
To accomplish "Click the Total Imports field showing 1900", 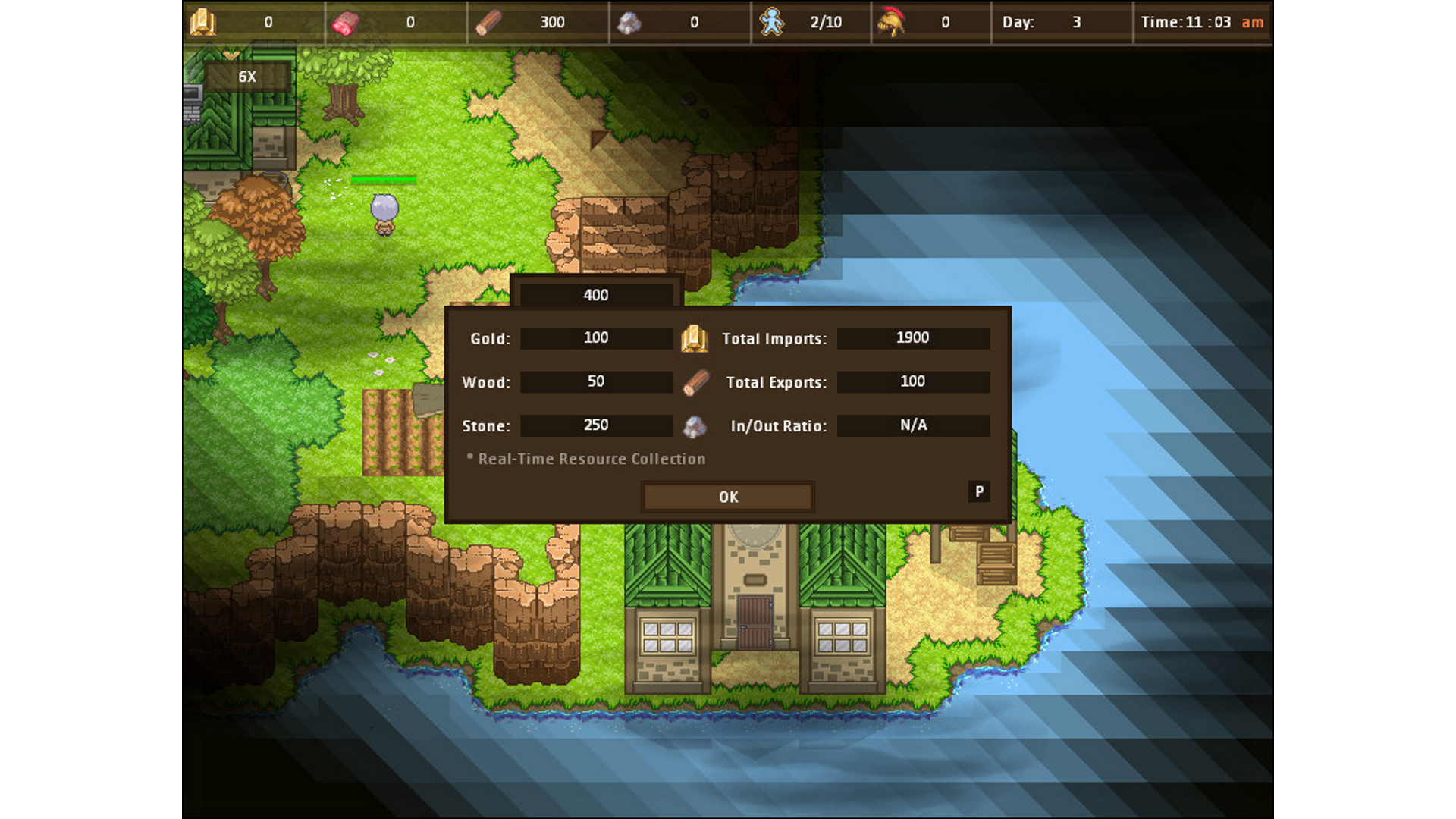I will 913,338.
